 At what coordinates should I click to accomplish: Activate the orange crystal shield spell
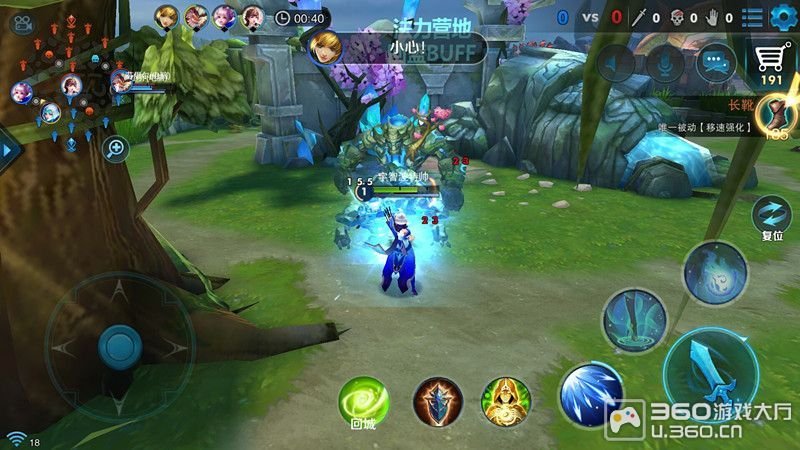(438, 401)
